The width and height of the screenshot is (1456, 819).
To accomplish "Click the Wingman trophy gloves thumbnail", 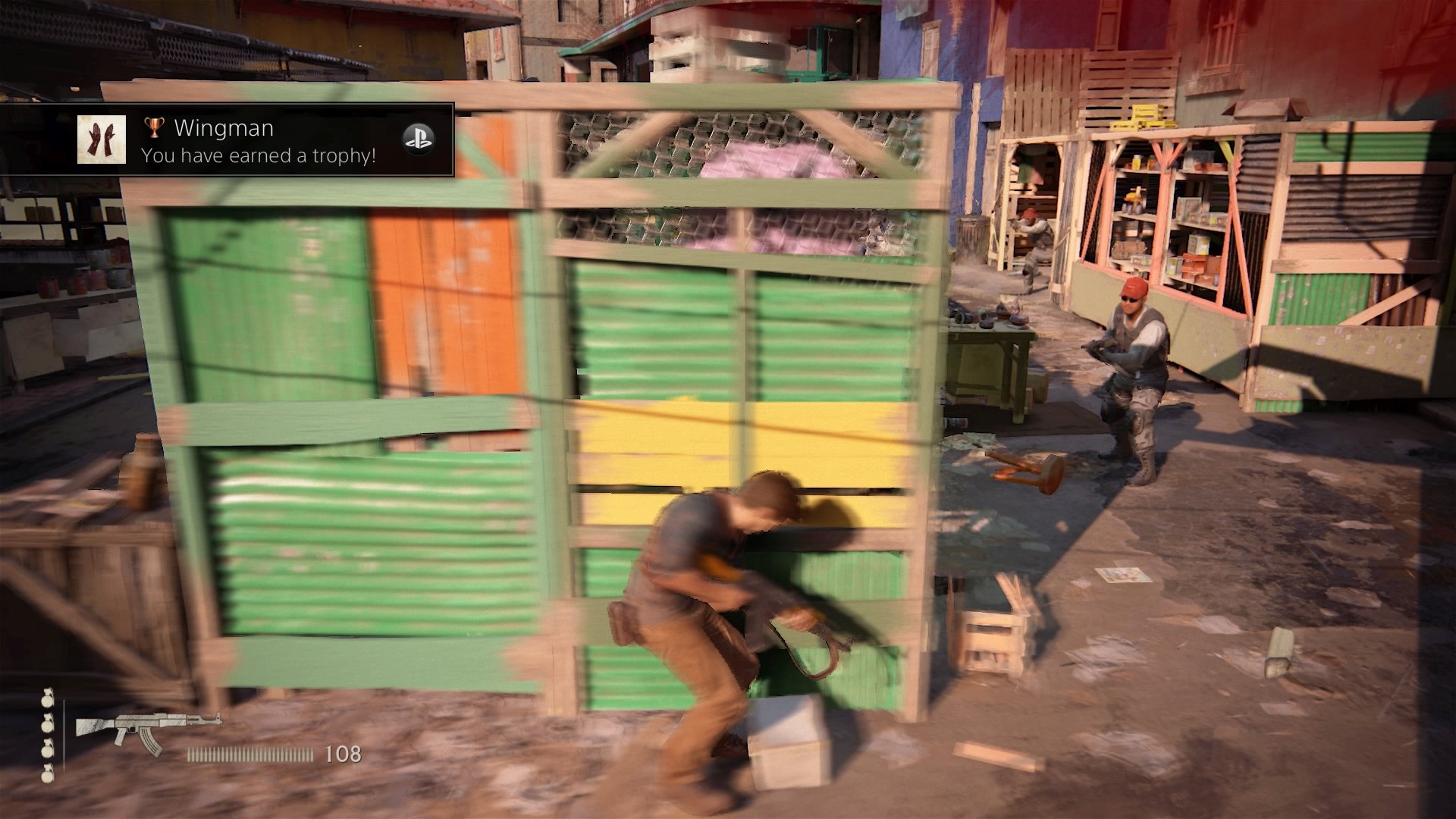I will 101,140.
